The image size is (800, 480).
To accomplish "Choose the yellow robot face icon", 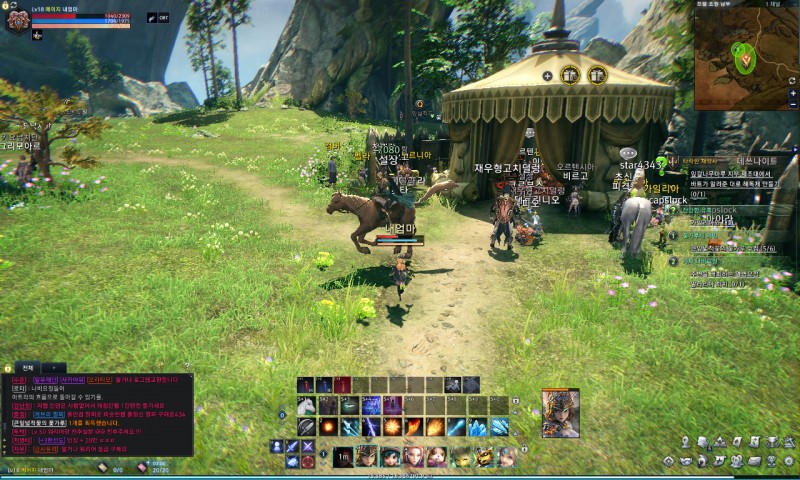I will [x=484, y=456].
